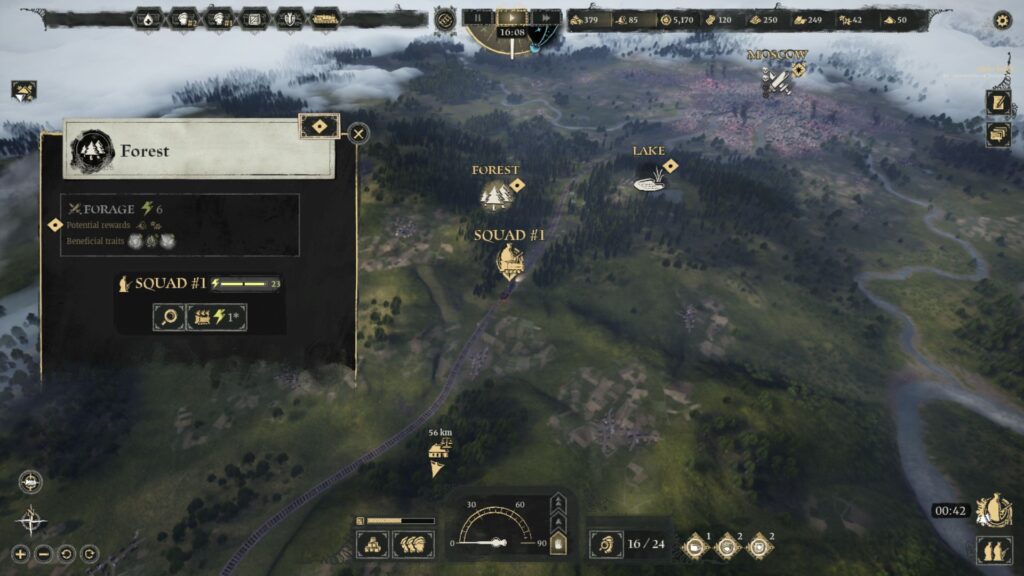Screen dimensions: 1024x576
Task: Open the cargo crates button
Action: point(373,544)
